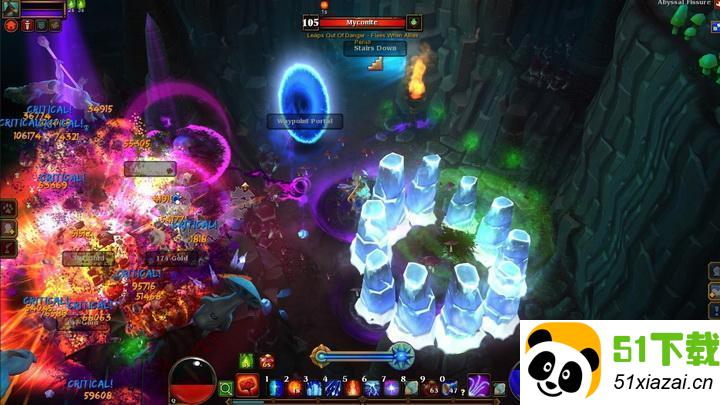Activate the red mushroom skill icon
Image resolution: width=720 pixels, height=405 pixels.
(x=246, y=384)
